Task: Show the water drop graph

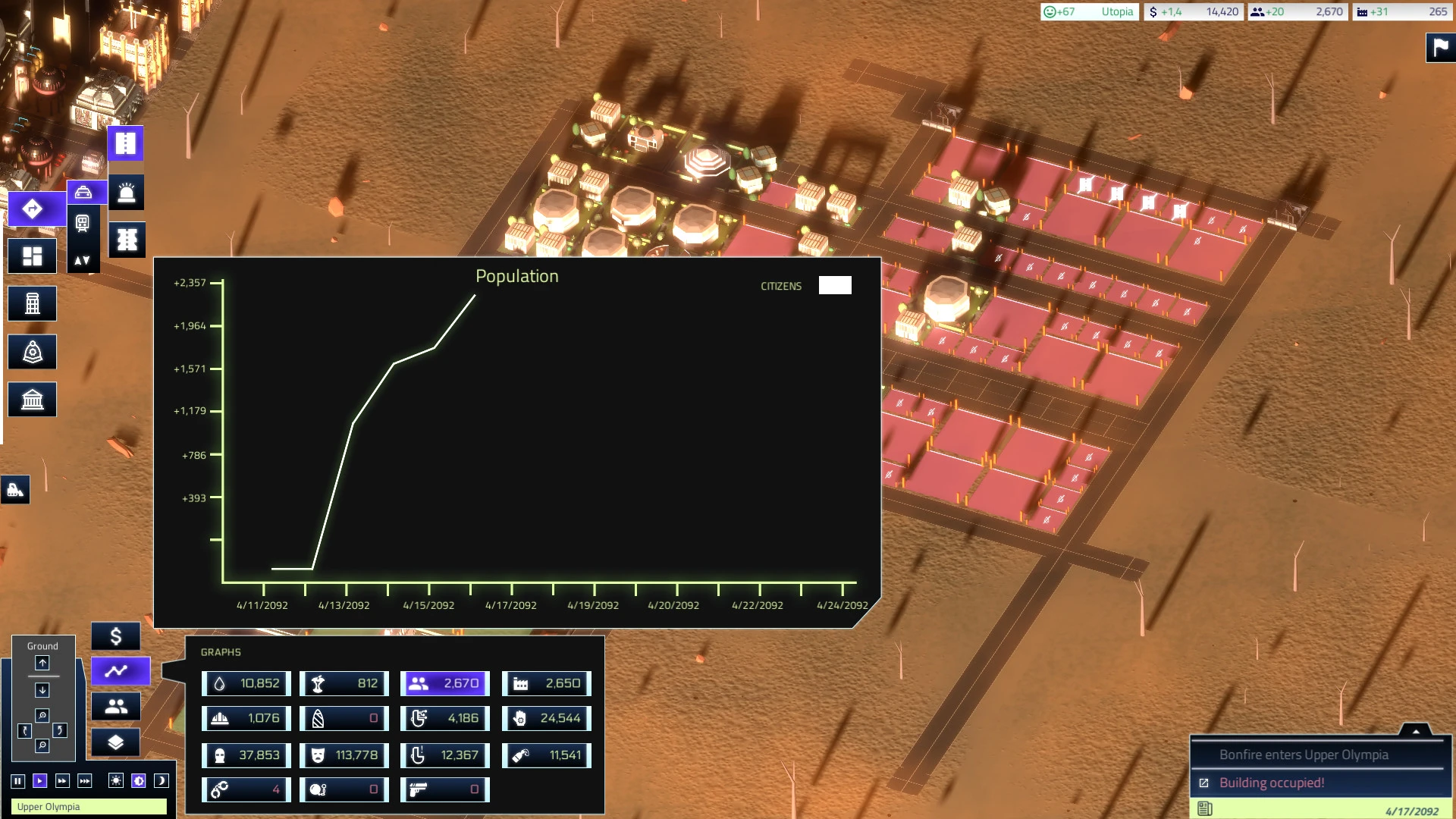Action: point(246,683)
